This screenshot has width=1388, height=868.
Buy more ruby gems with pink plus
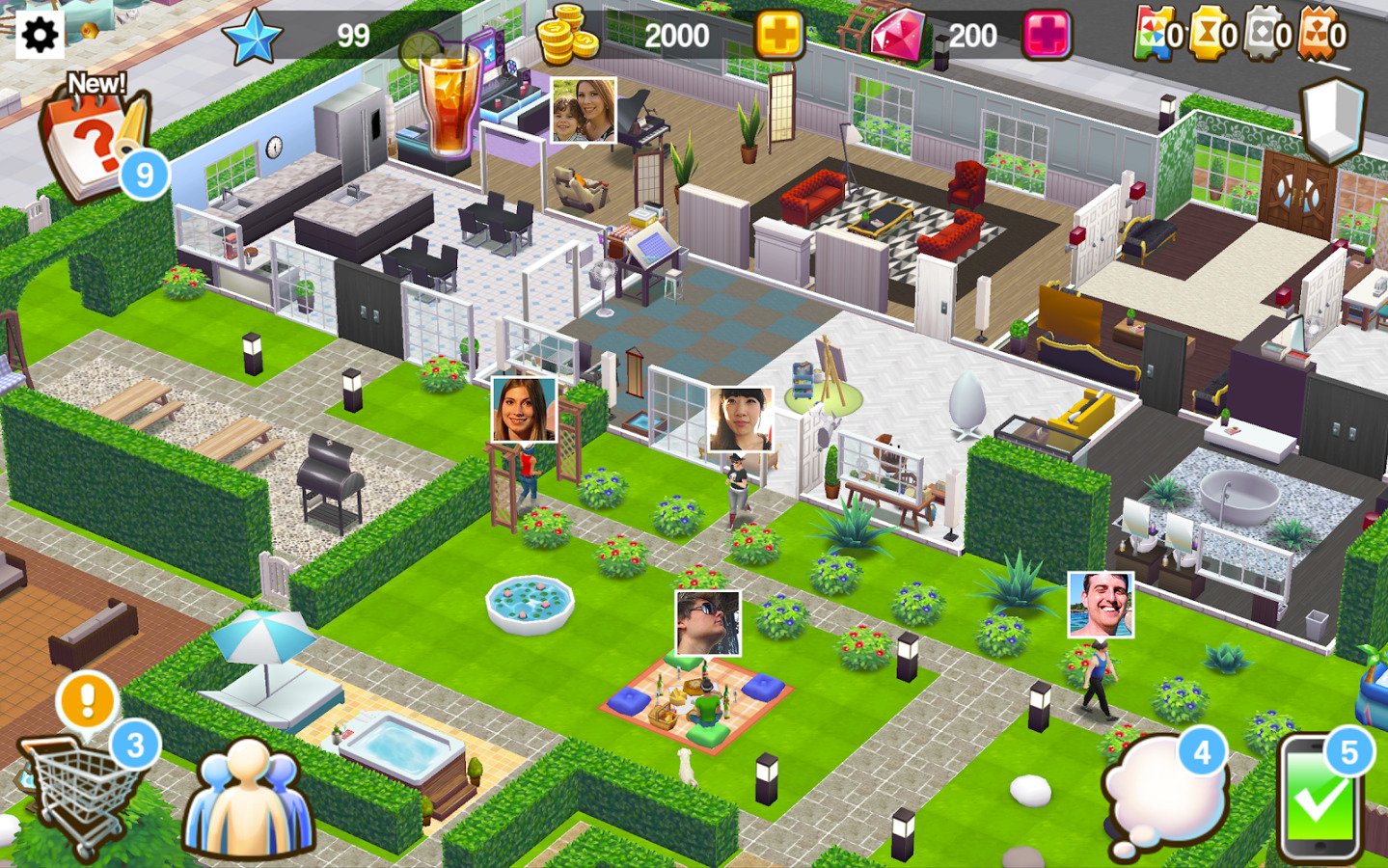[x=1047, y=37]
